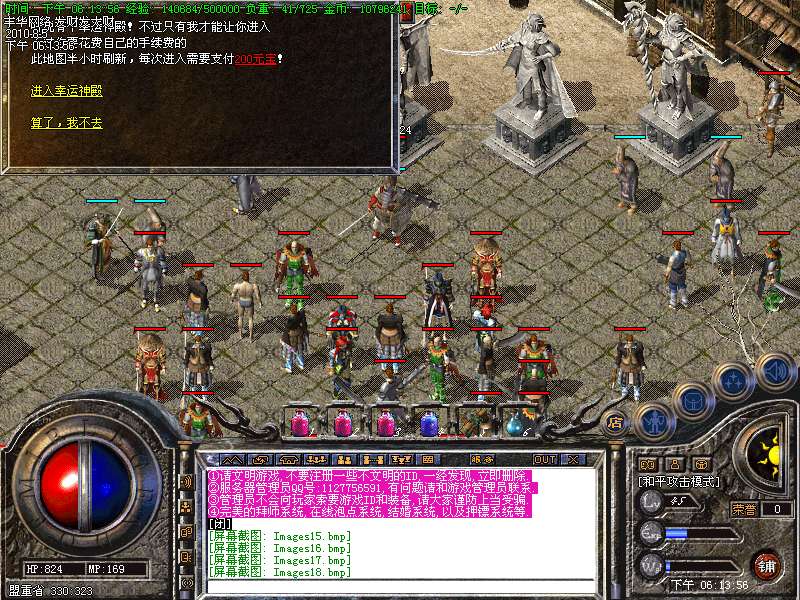
Task: Toggle sound with the speaker button
Action: click(774, 370)
